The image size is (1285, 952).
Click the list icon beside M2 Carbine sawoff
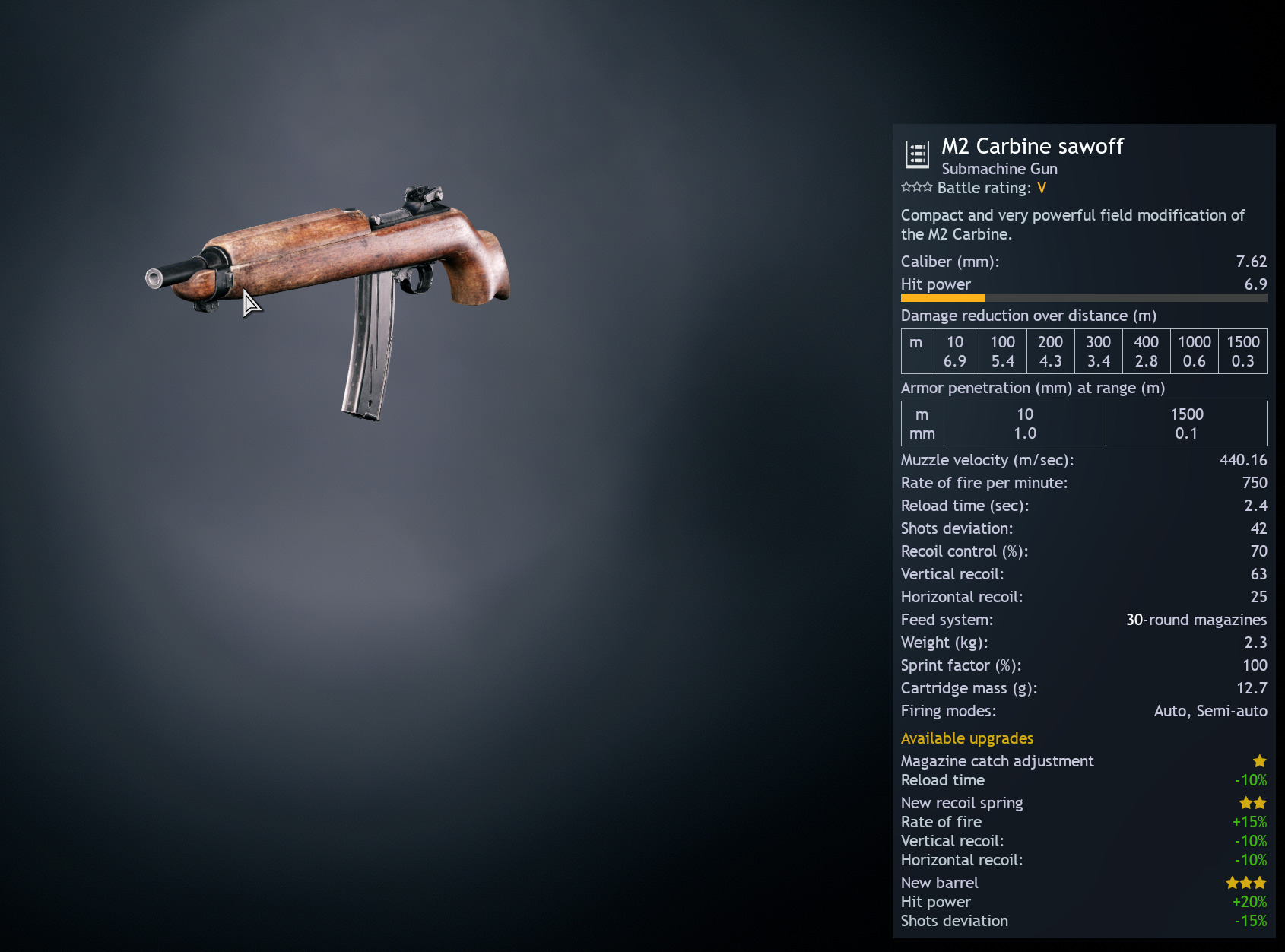click(x=917, y=154)
